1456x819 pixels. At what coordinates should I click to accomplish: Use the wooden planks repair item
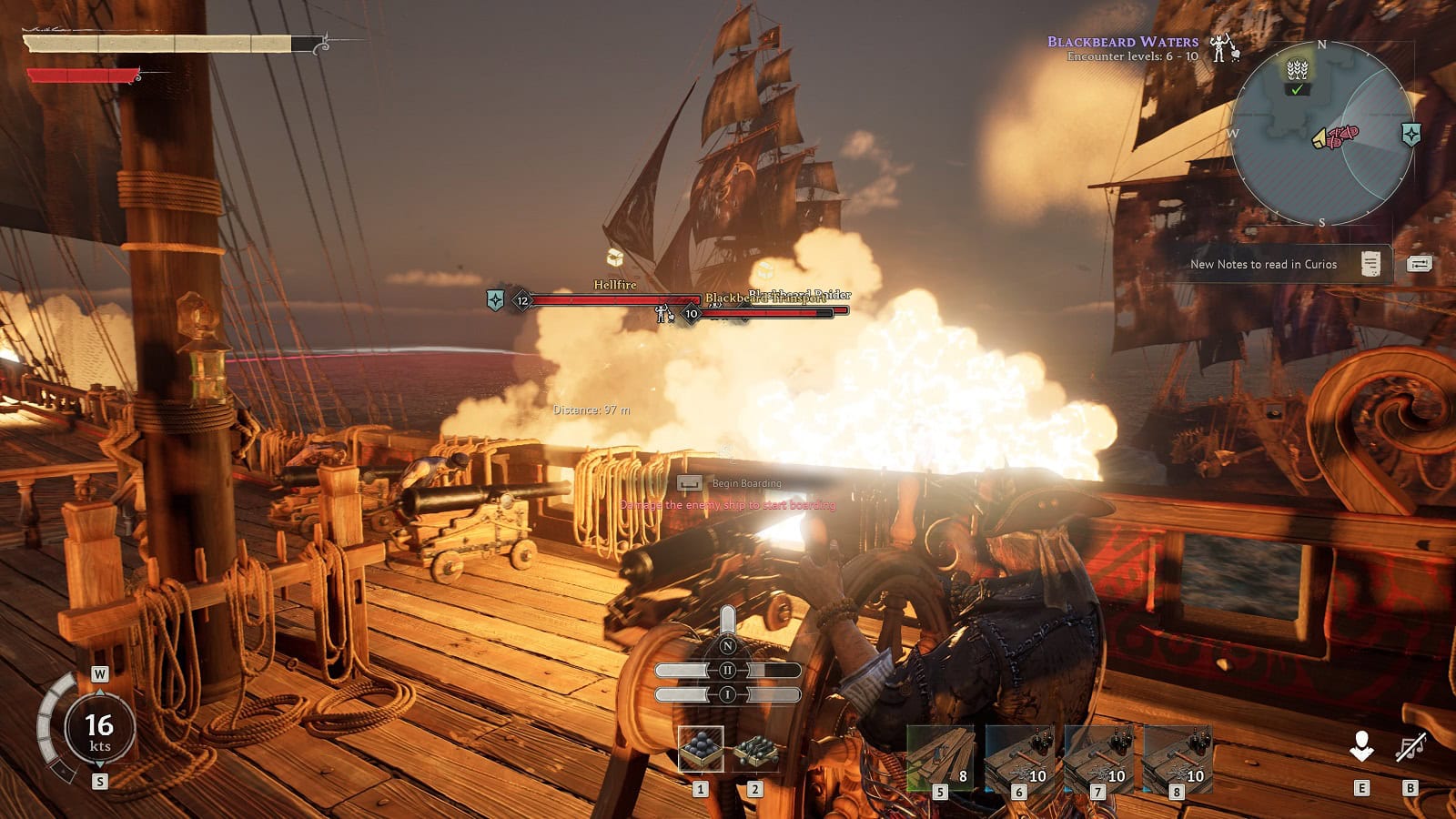(940, 757)
